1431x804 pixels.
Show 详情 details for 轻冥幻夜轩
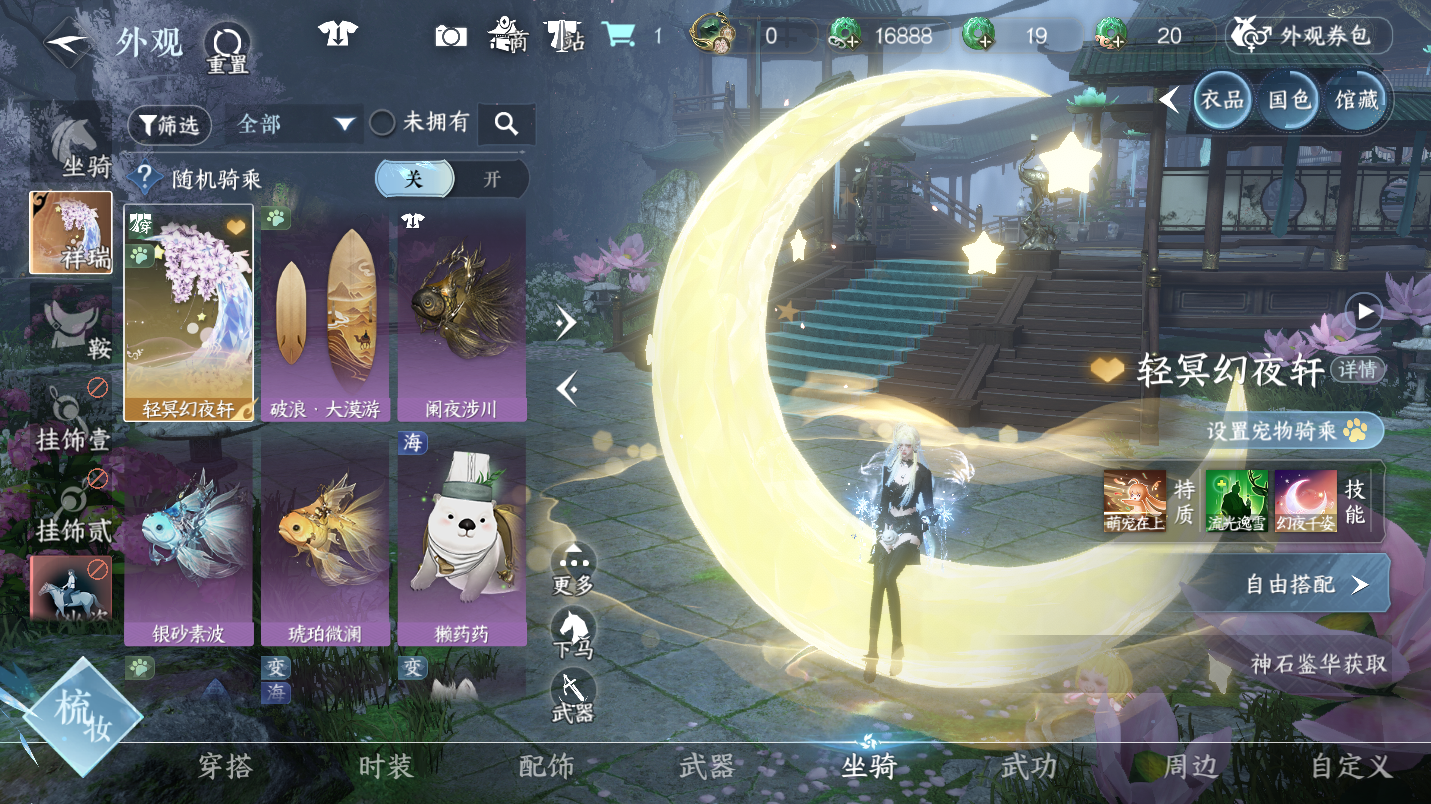[x=1358, y=370]
